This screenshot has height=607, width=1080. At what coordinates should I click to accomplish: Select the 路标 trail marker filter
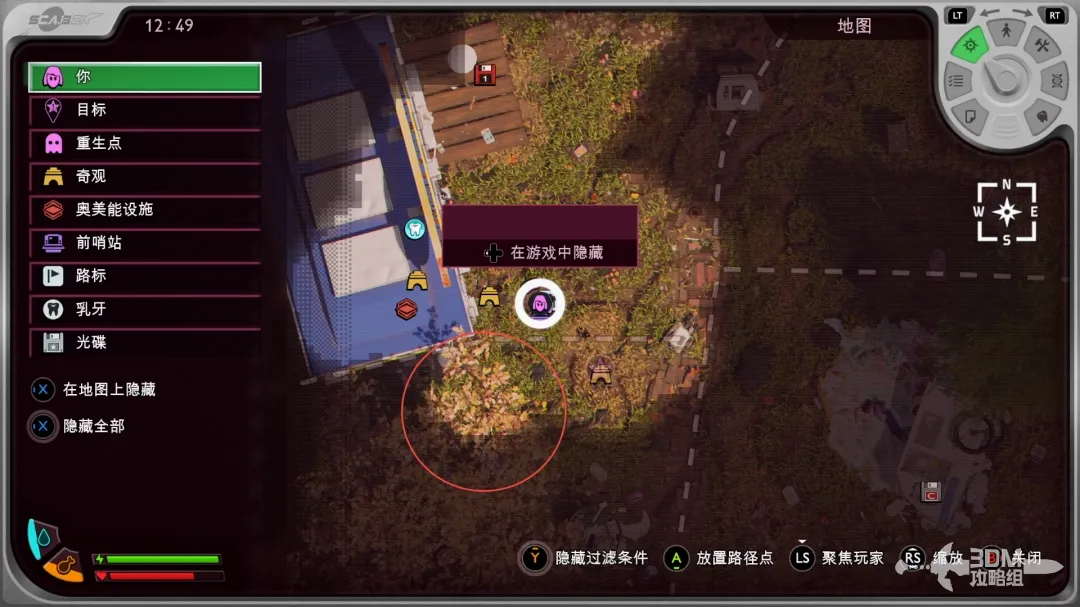145,275
